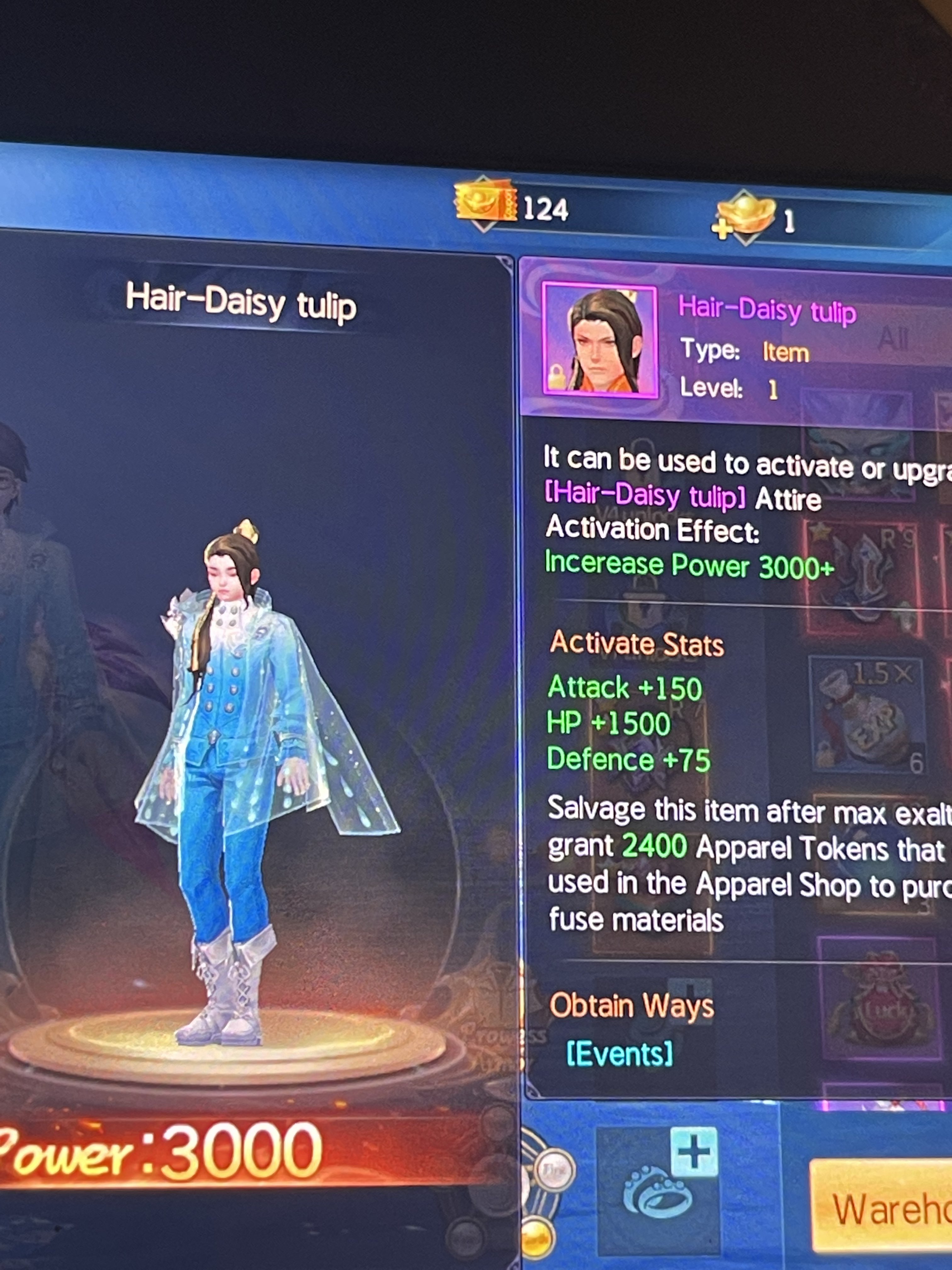Tap the coupon ingot currency icon

coord(485,204)
